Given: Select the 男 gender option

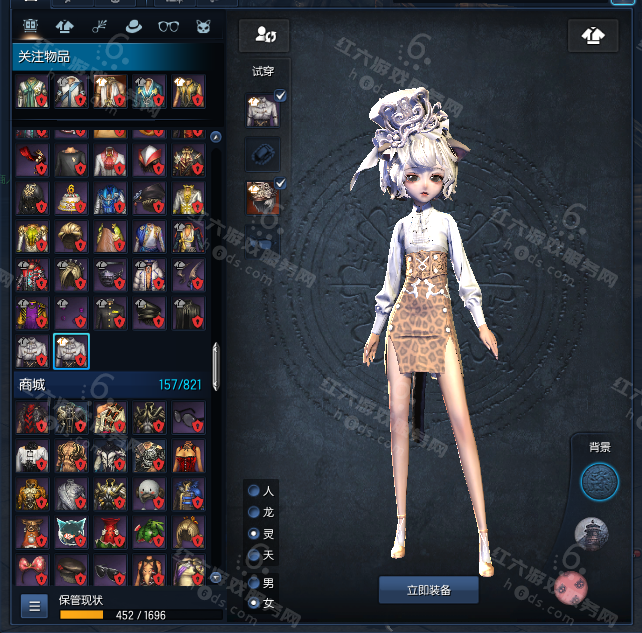Looking at the screenshot, I should point(254,582).
